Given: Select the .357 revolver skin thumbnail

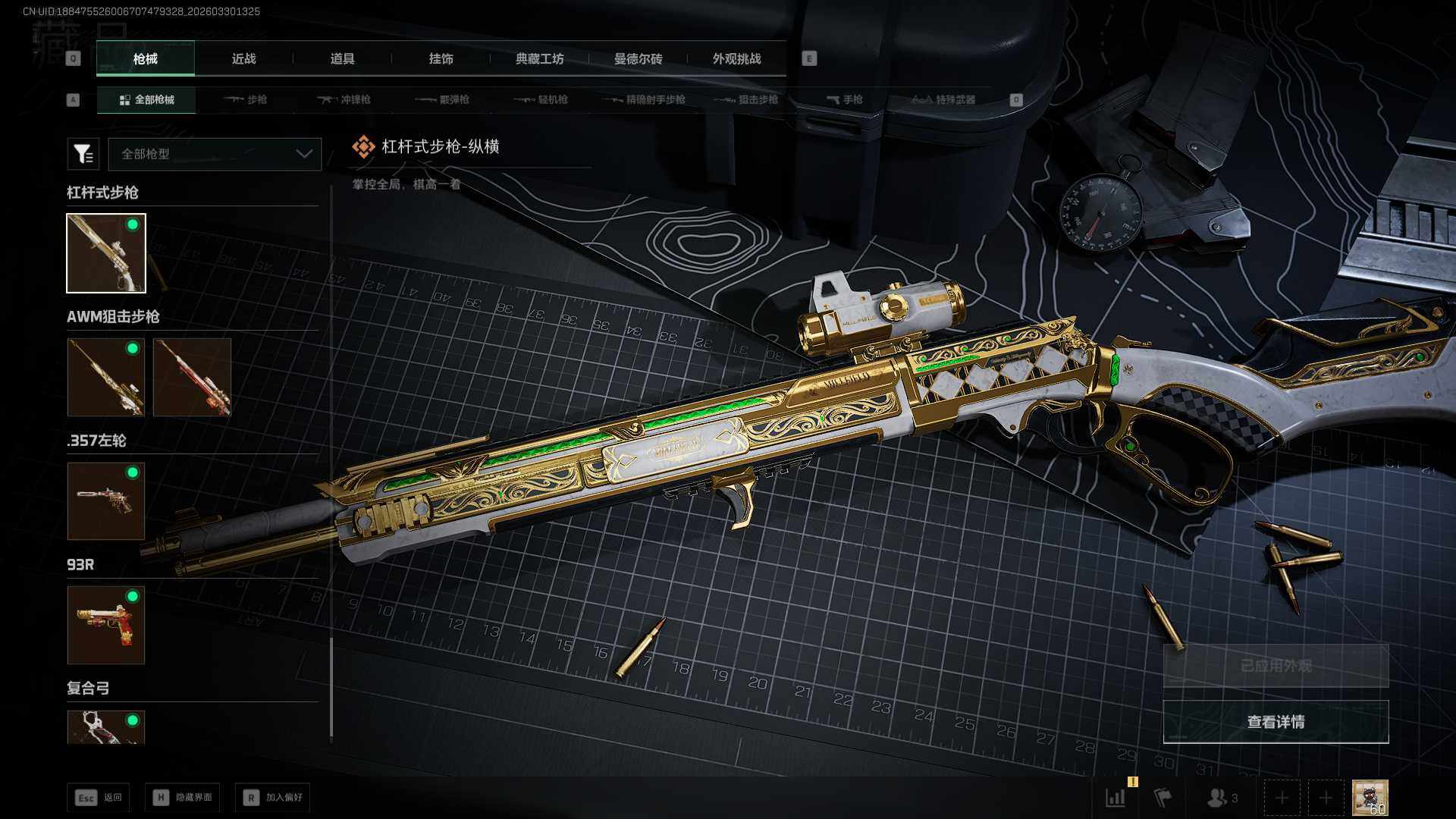Looking at the screenshot, I should 106,501.
